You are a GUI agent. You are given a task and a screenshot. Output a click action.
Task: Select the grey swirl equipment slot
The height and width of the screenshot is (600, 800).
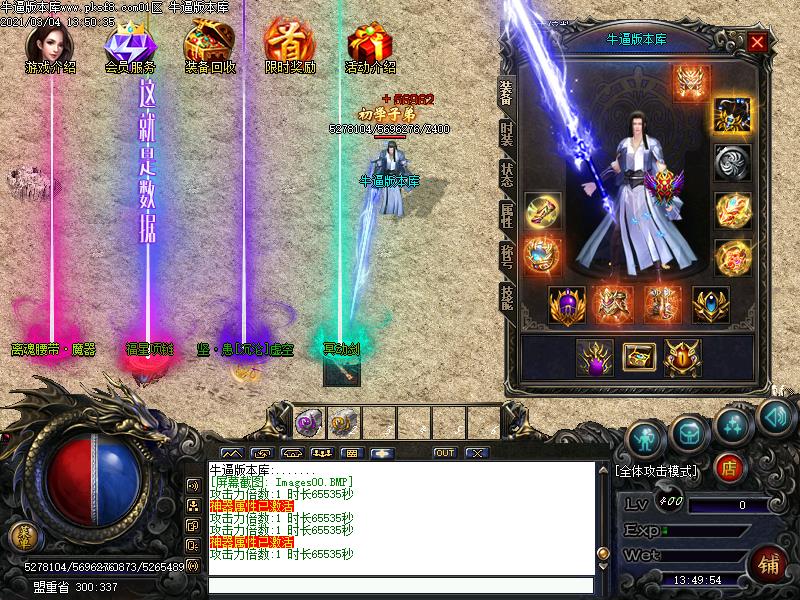(x=733, y=162)
